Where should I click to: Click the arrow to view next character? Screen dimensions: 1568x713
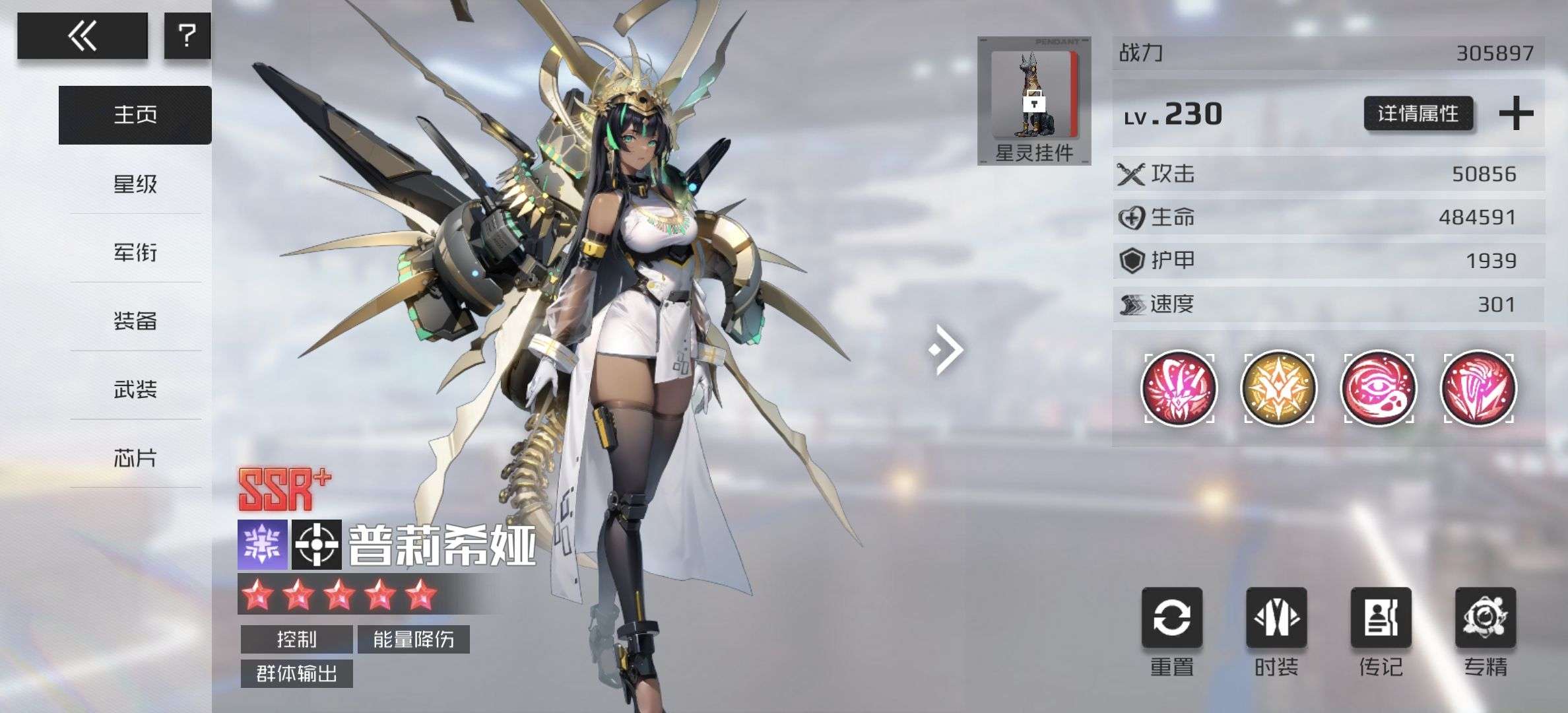click(946, 349)
